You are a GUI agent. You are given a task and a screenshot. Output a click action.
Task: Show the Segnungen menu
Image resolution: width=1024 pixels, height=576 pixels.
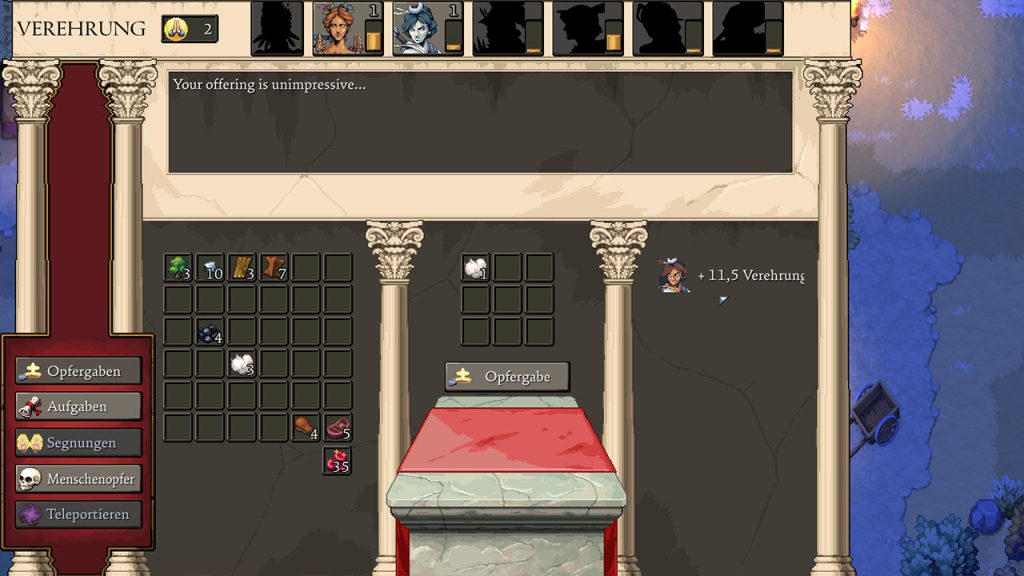79,443
